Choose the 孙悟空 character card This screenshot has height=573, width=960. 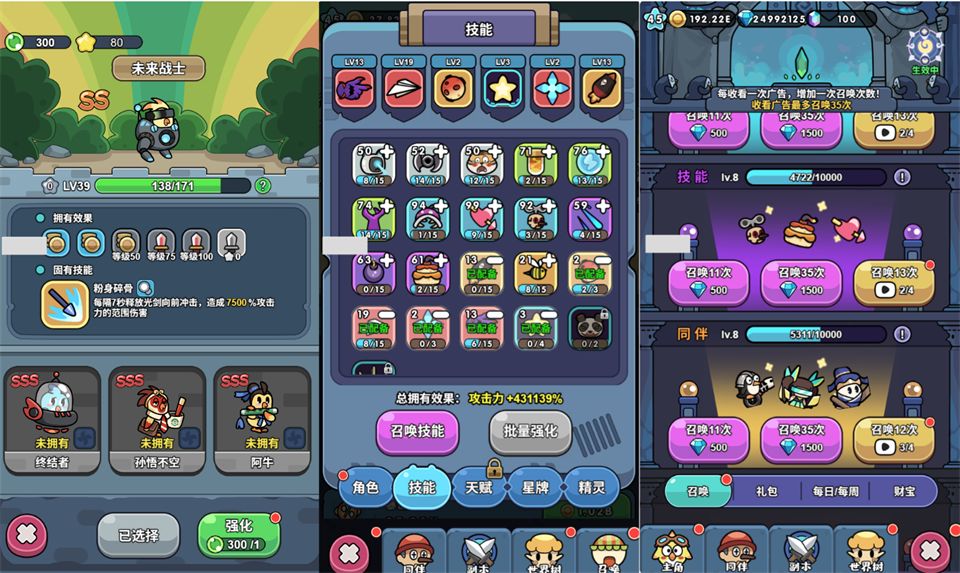pyautogui.click(x=158, y=420)
